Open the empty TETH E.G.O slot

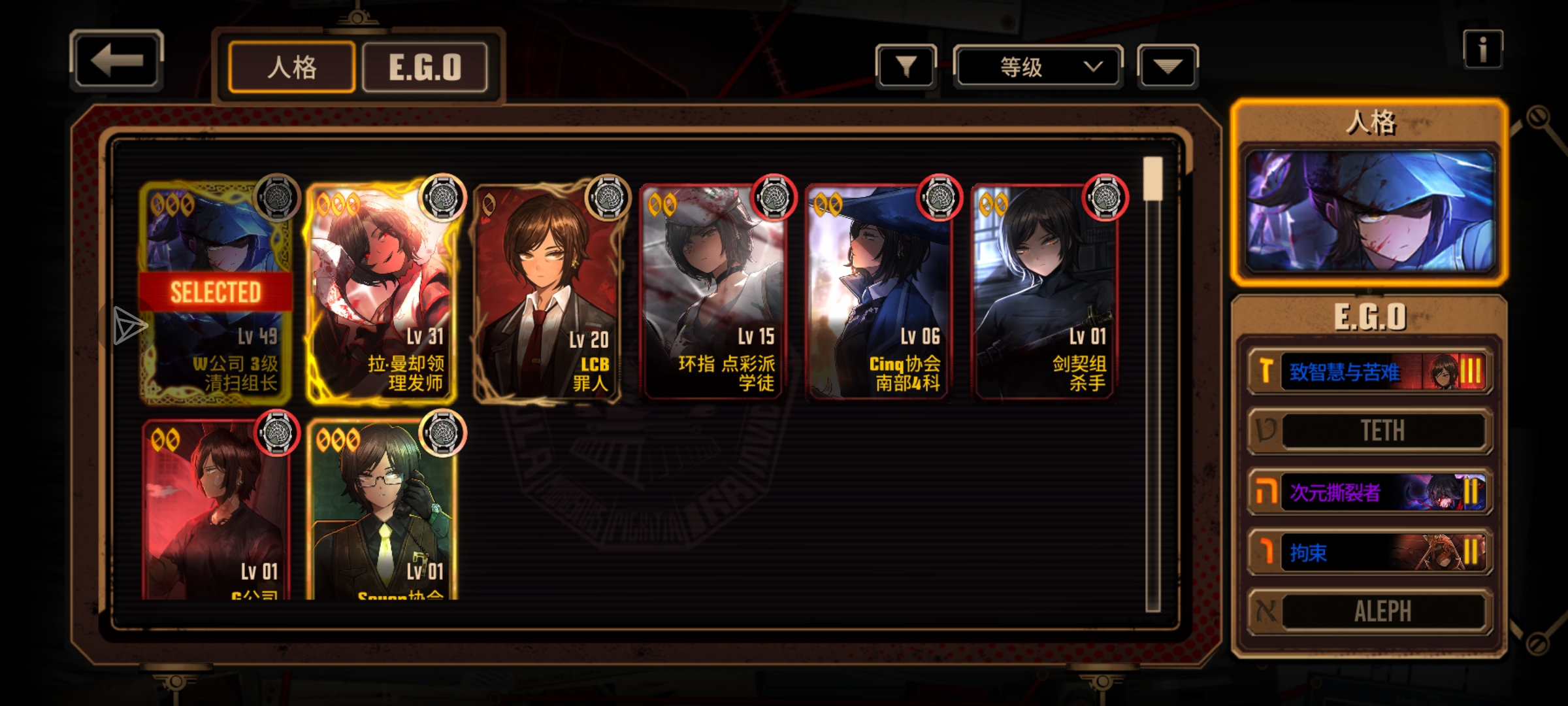(1370, 431)
